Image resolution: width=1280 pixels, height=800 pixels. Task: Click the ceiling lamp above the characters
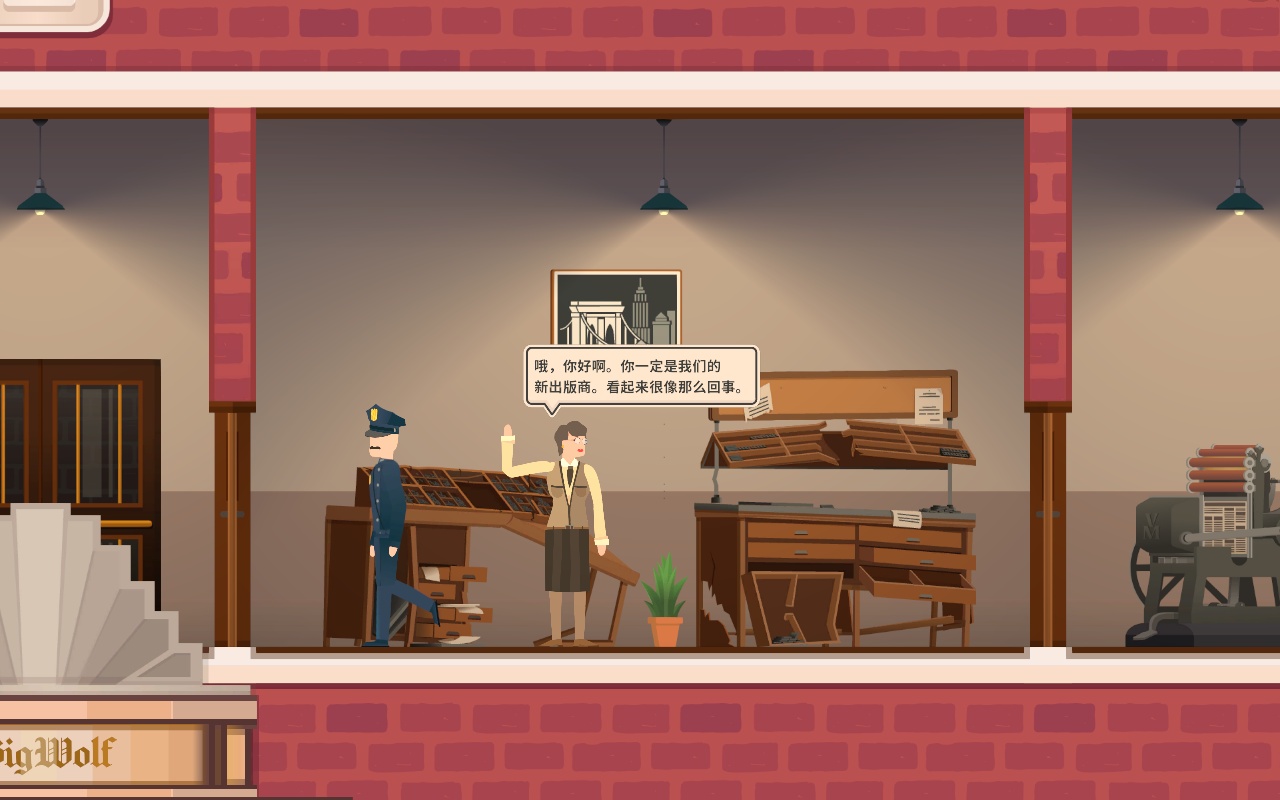pyautogui.click(x=662, y=195)
